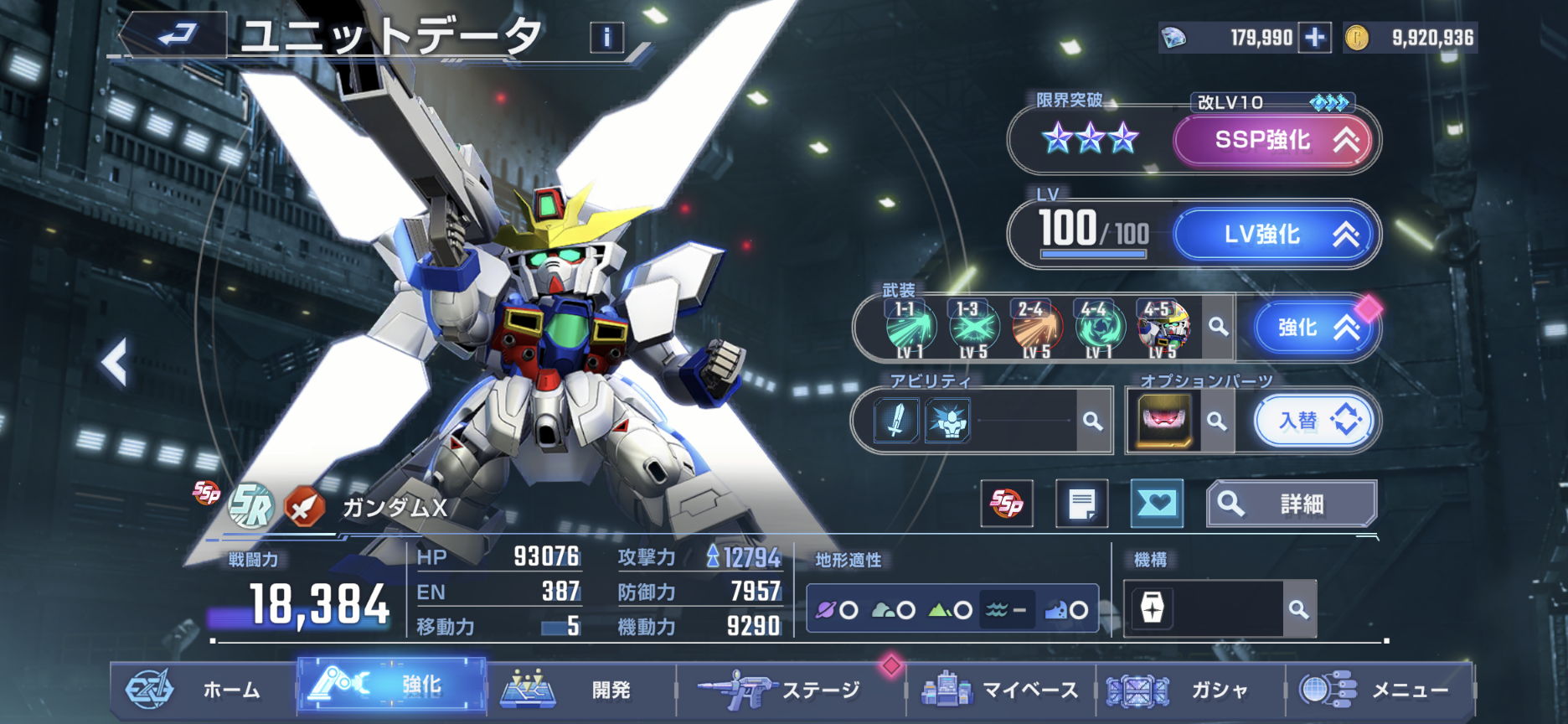The height and width of the screenshot is (724, 1568).
Task: Open LV強化 level enhancement
Action: pyautogui.click(x=1275, y=235)
